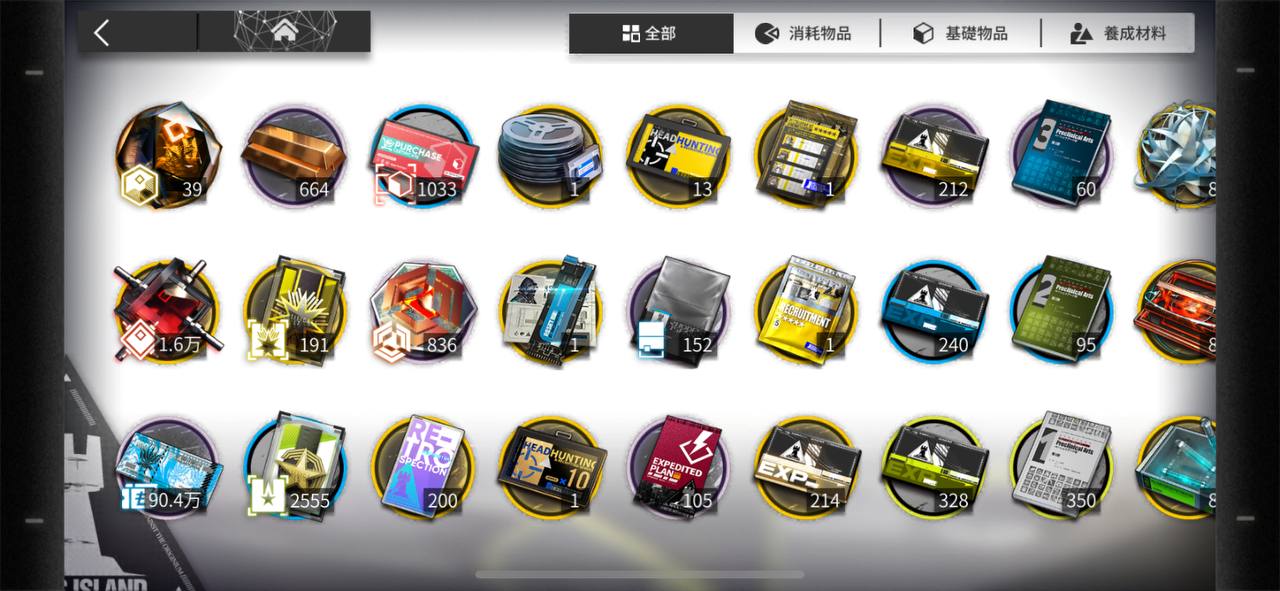Select the orange originium crystal item
Viewport: 1280px width, 591px height.
point(167,155)
